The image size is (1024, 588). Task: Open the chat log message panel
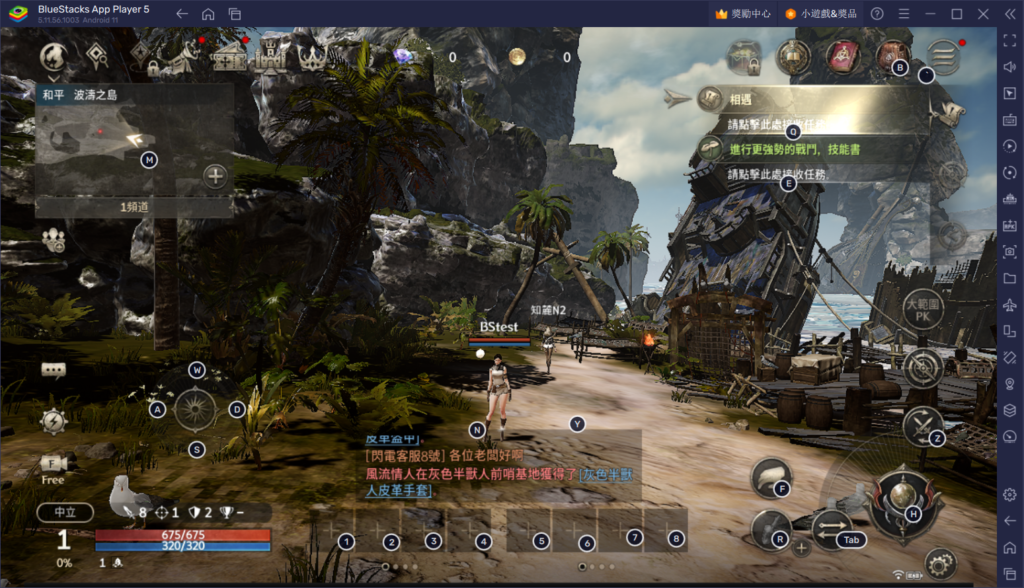[x=500, y=465]
